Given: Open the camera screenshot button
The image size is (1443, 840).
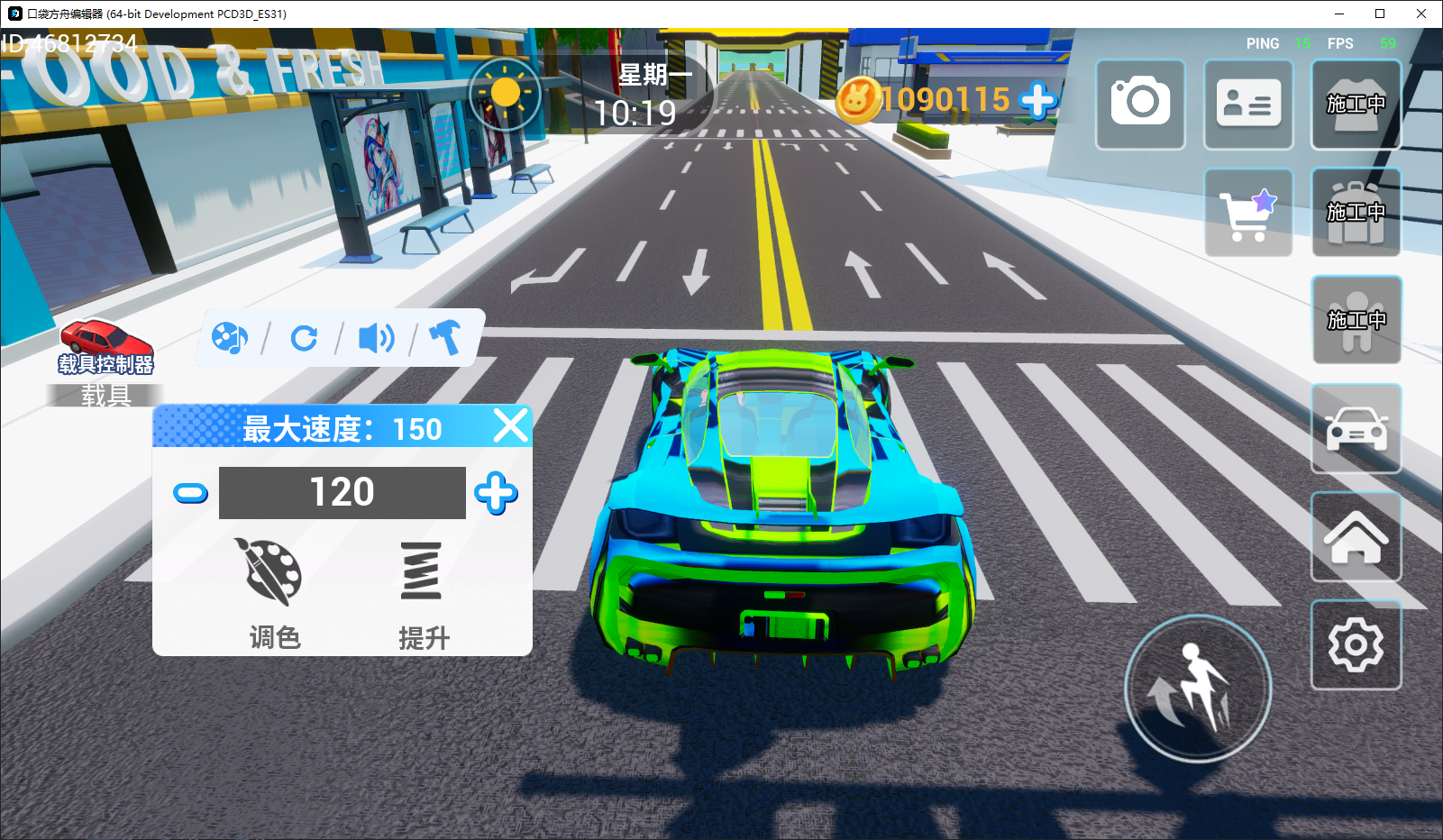Looking at the screenshot, I should point(1140,104).
